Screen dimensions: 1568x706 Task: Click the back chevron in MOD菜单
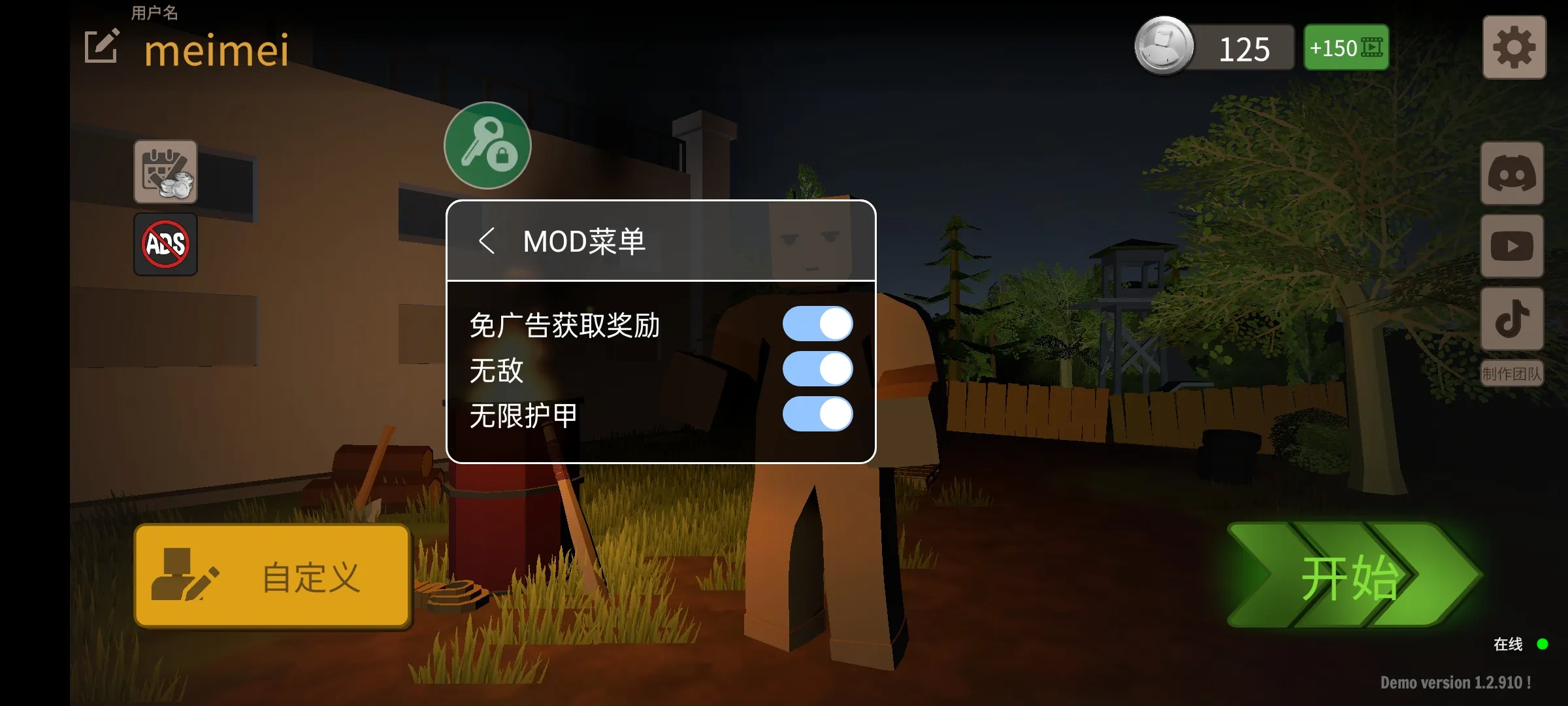click(487, 242)
